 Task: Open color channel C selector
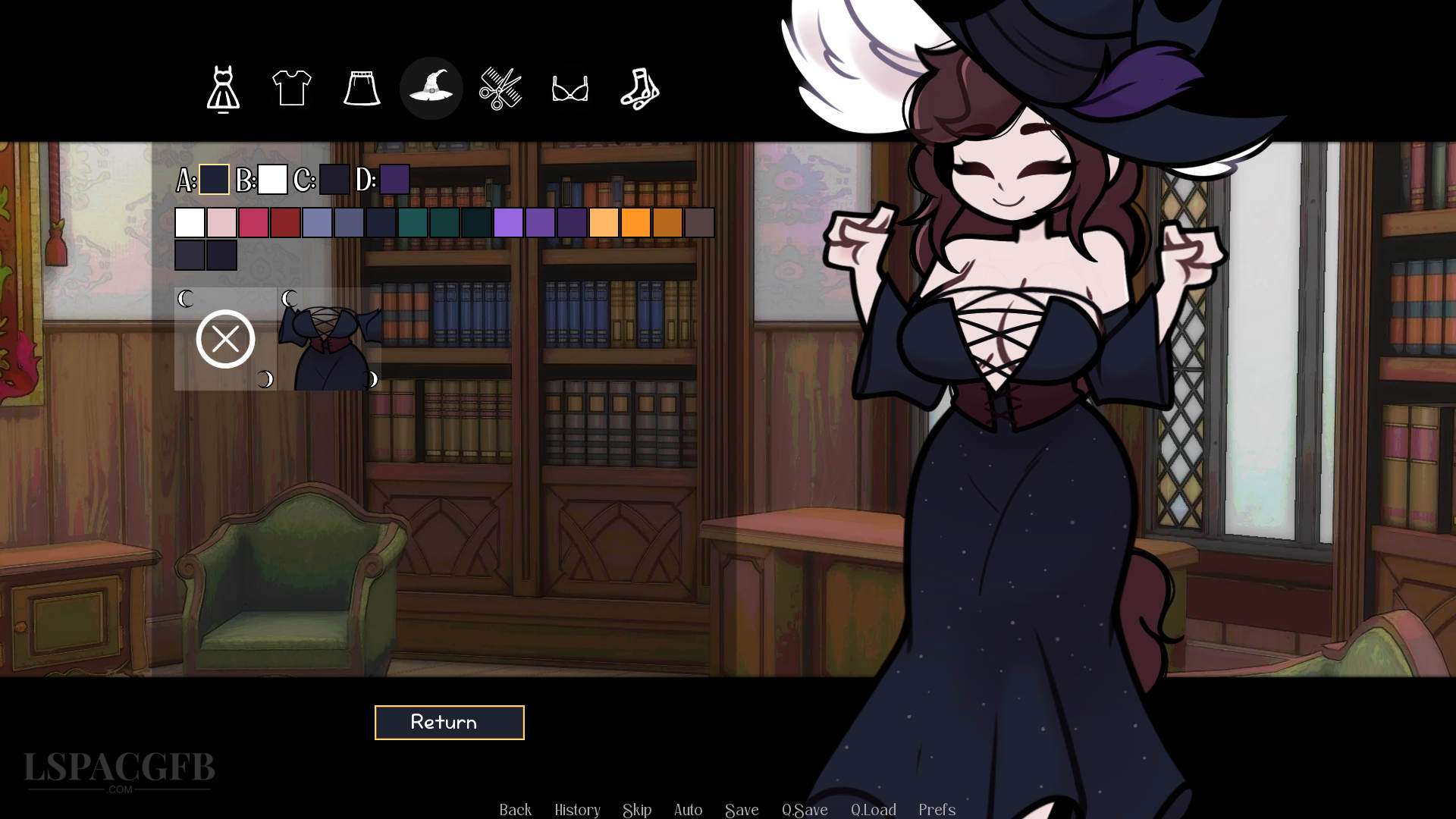tap(334, 180)
